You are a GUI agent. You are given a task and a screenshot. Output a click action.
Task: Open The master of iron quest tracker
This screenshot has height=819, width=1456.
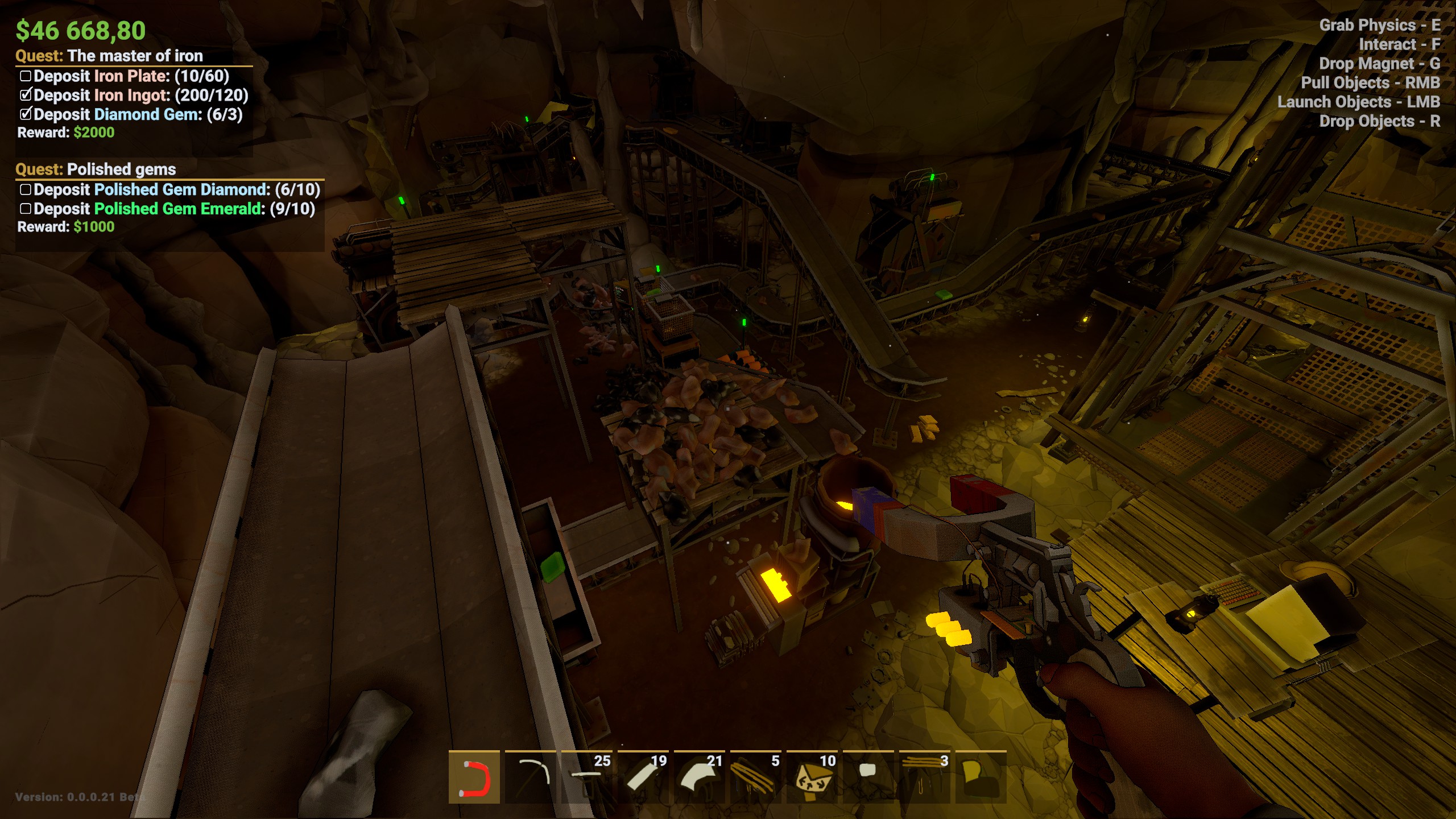[x=135, y=56]
